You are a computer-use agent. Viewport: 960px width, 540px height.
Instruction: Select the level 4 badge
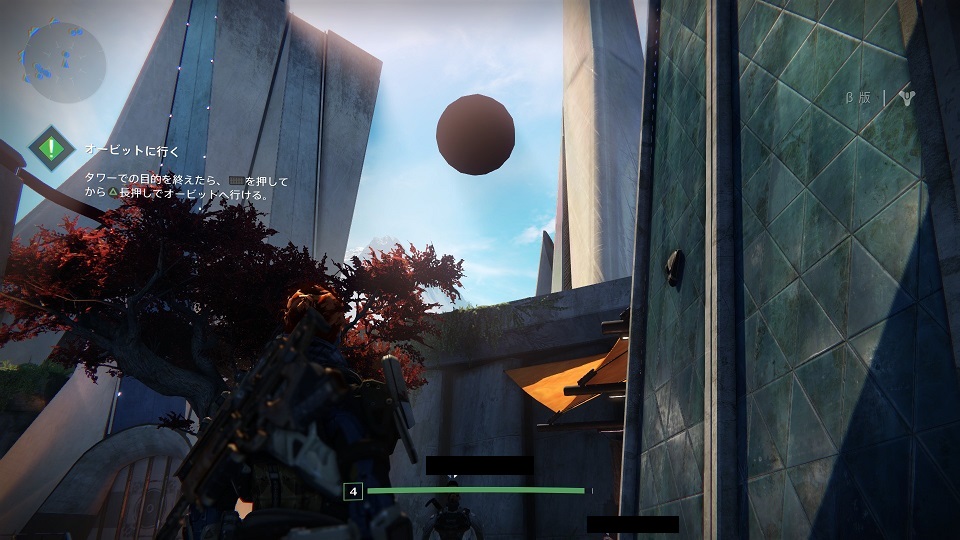pyautogui.click(x=352, y=491)
